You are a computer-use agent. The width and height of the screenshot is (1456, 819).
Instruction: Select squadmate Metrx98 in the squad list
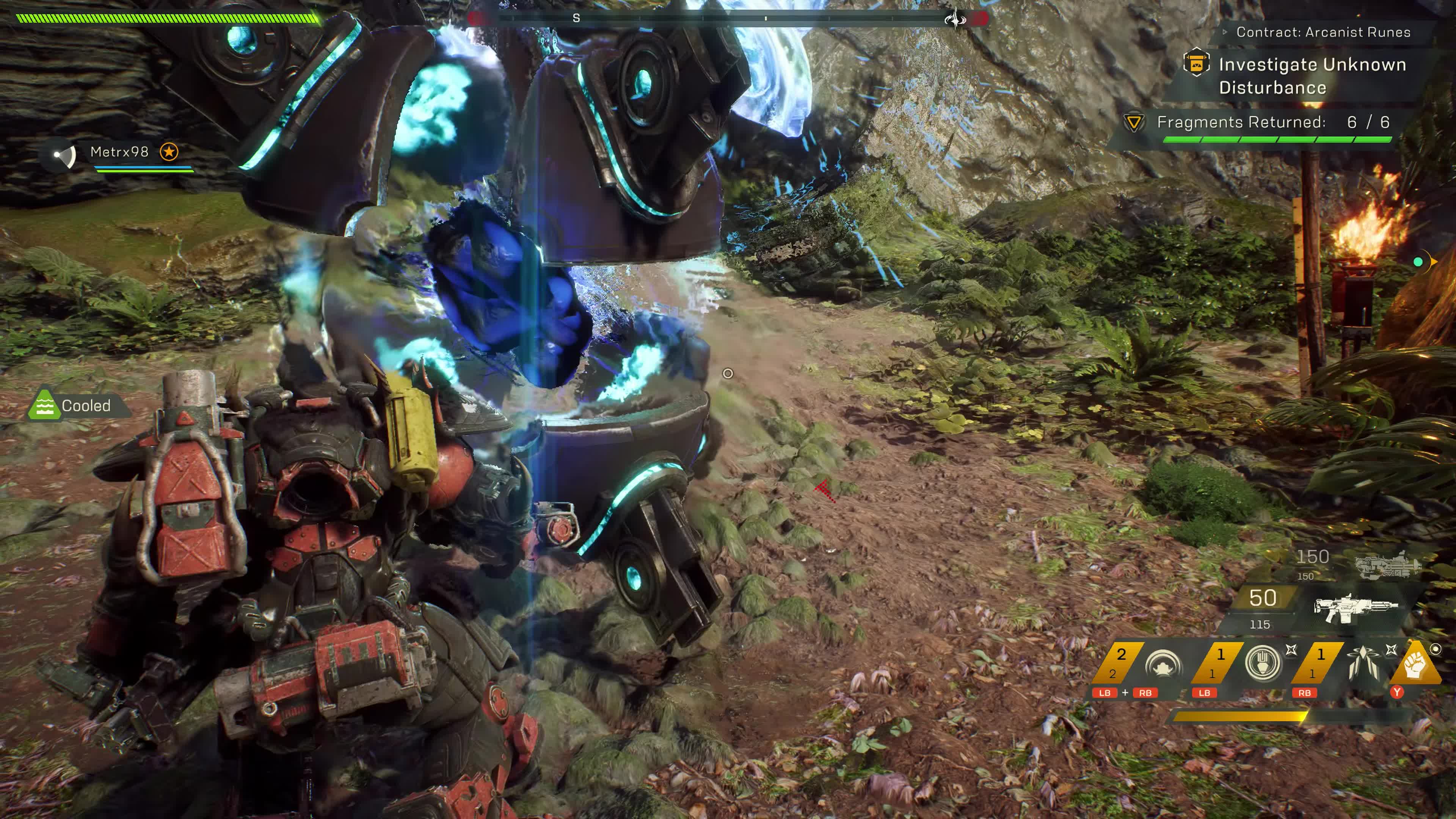pyautogui.click(x=119, y=152)
